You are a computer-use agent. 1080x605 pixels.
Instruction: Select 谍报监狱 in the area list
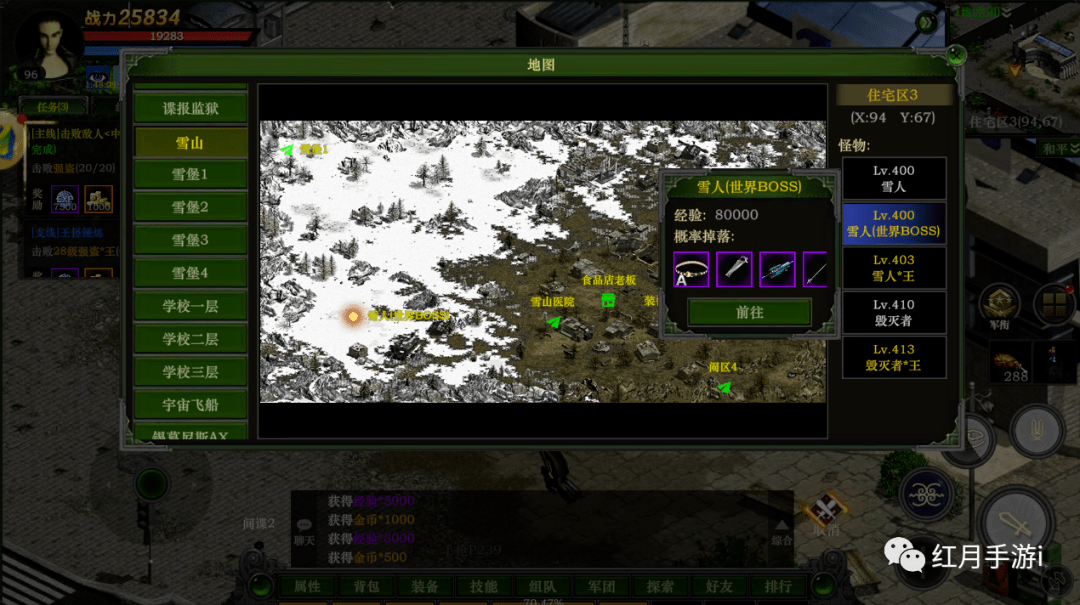[x=191, y=108]
